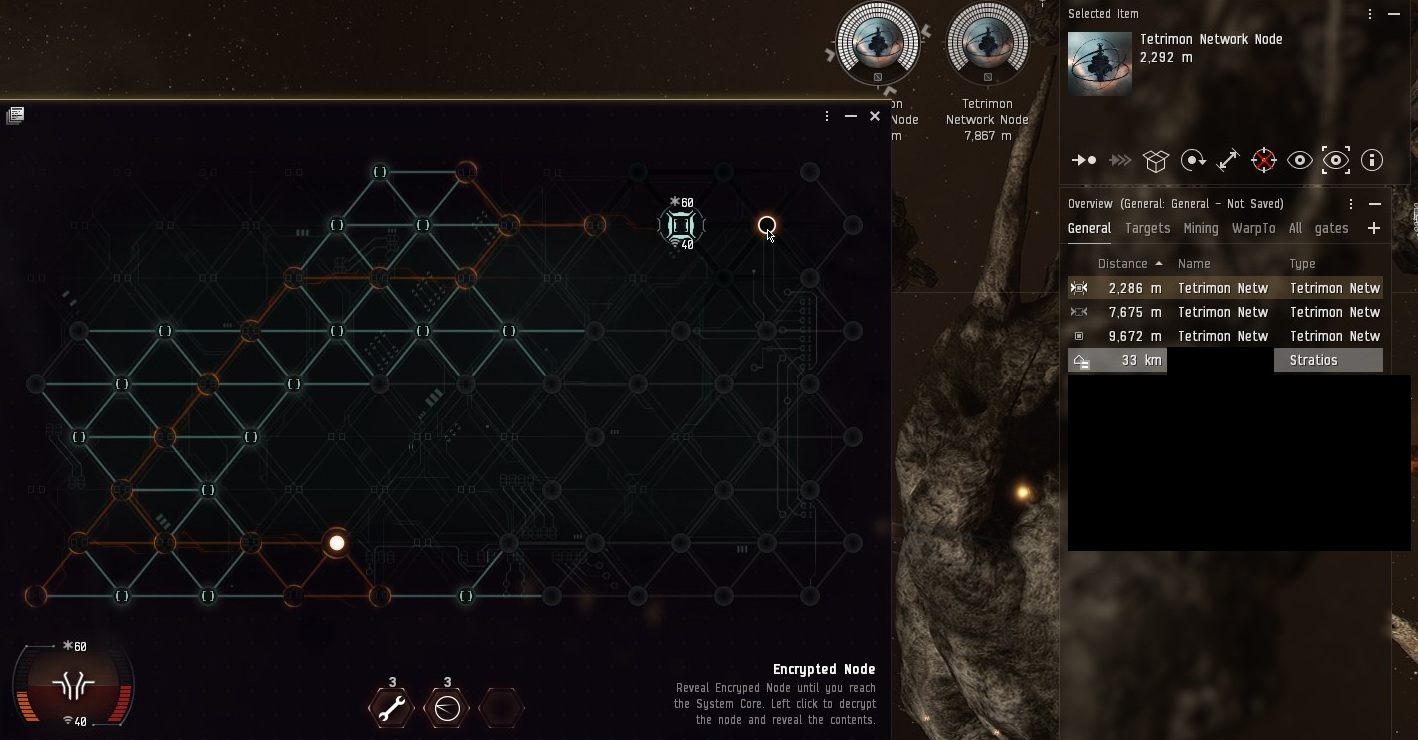Open the WarpTo overview tab
Screen dimensions: 1418x740
click(x=1253, y=228)
